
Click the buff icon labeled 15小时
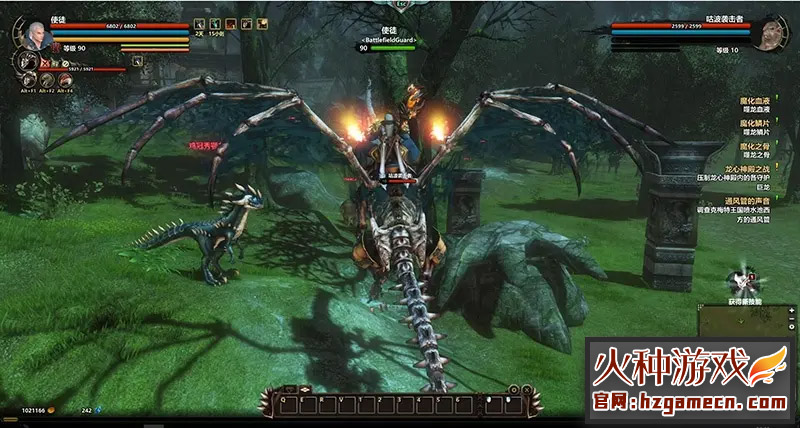[214, 24]
